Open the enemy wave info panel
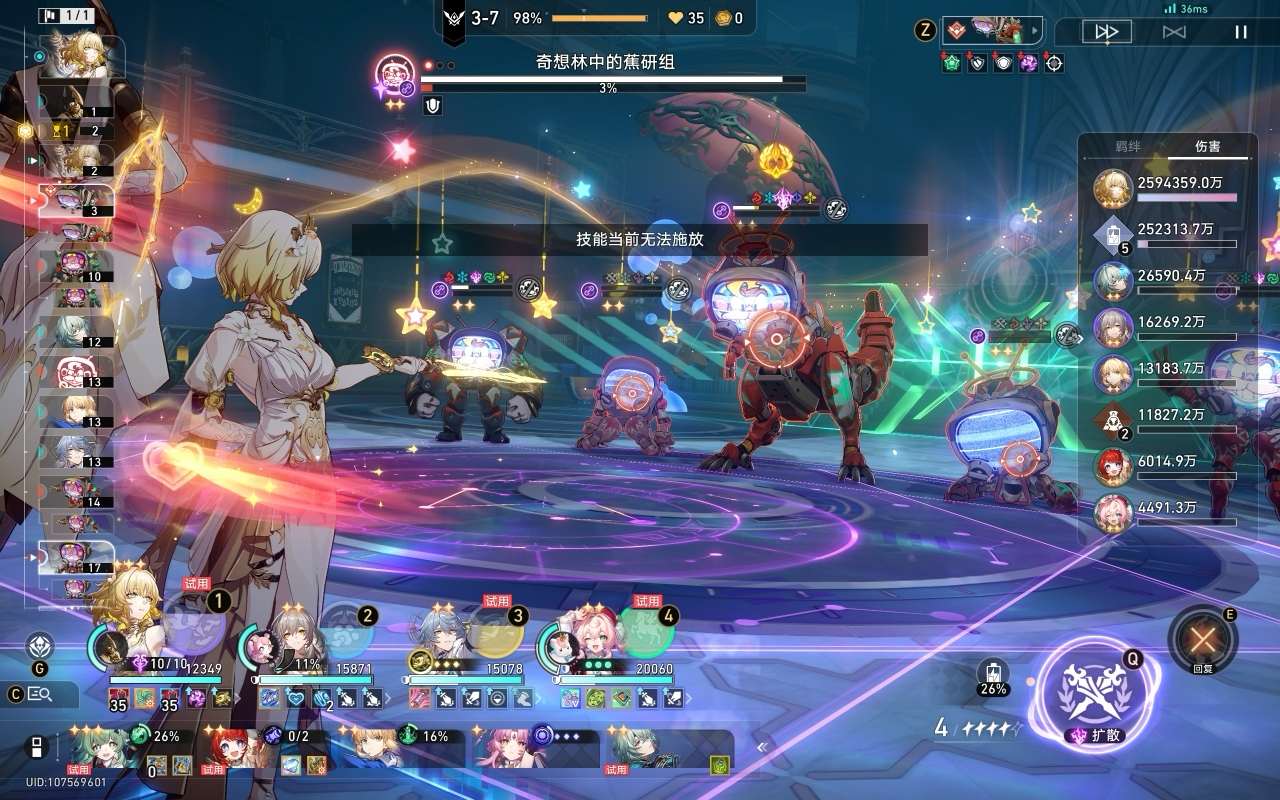 [x=990, y=30]
